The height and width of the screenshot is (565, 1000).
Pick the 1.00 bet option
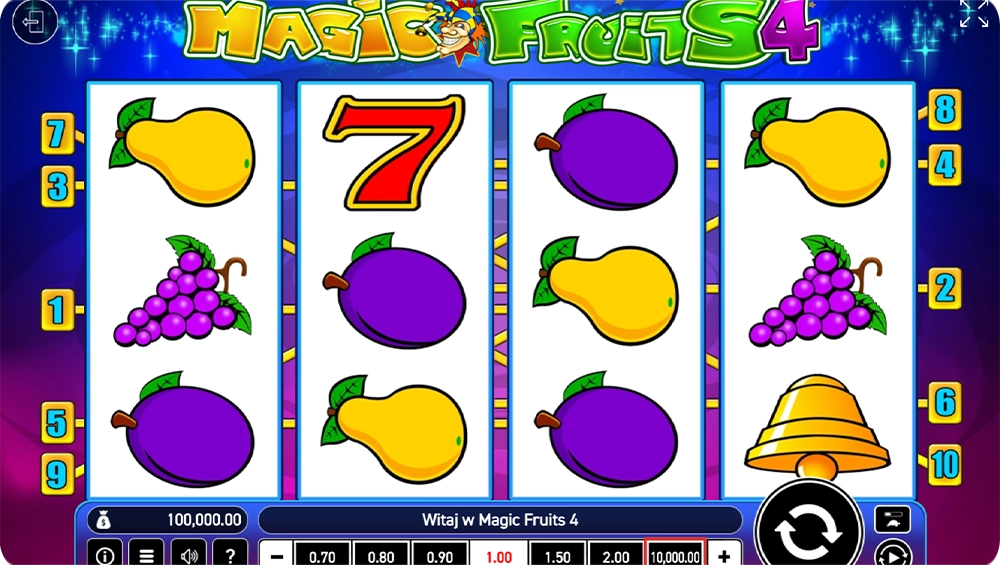pos(498,555)
